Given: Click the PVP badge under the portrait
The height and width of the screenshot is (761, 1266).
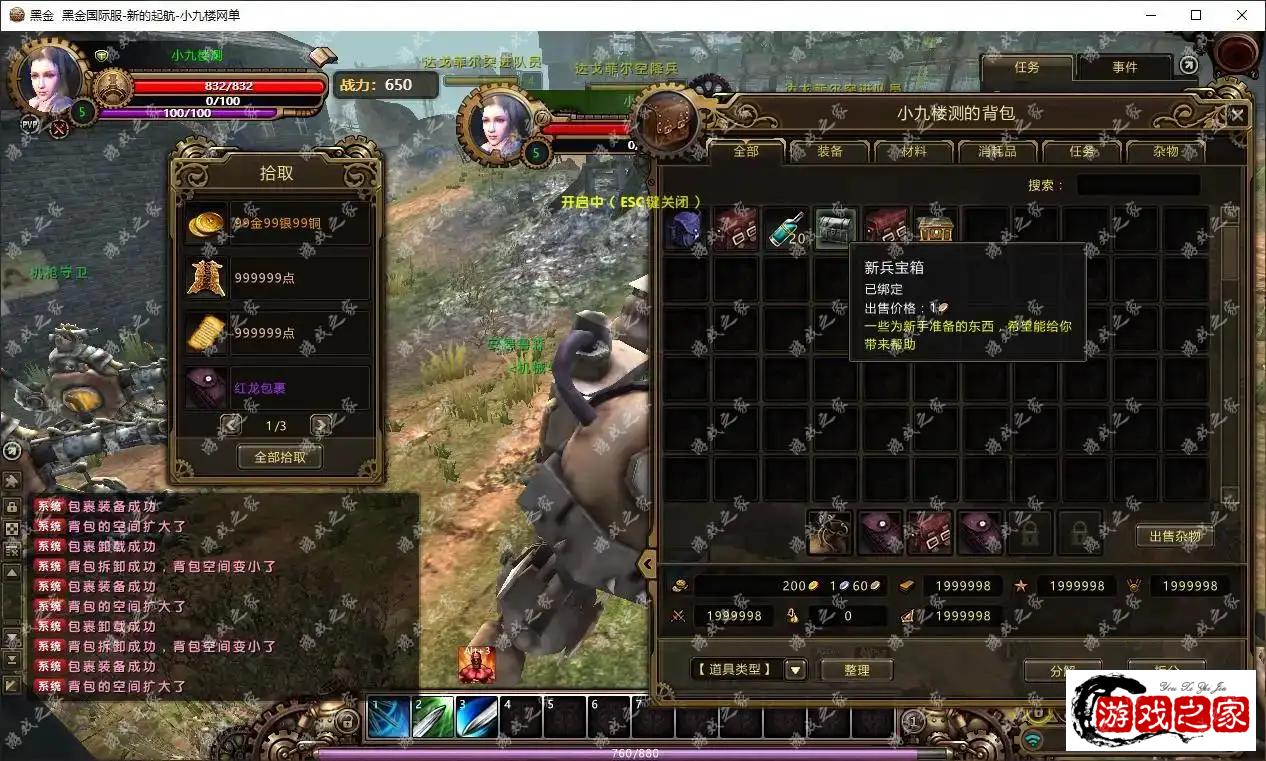Looking at the screenshot, I should (30, 124).
